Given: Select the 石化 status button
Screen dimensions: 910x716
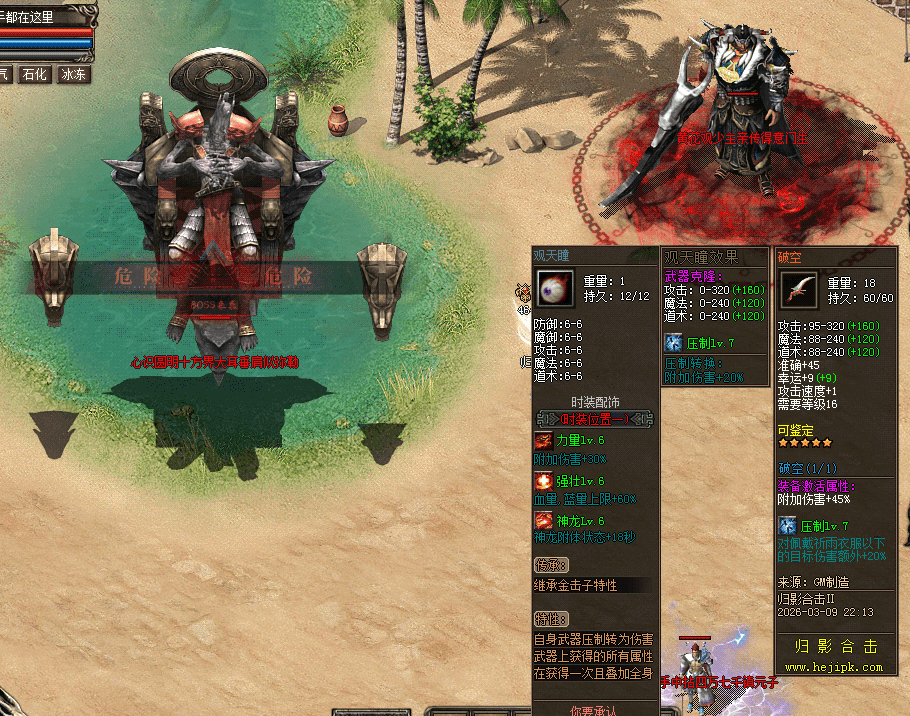Looking at the screenshot, I should click(x=35, y=74).
